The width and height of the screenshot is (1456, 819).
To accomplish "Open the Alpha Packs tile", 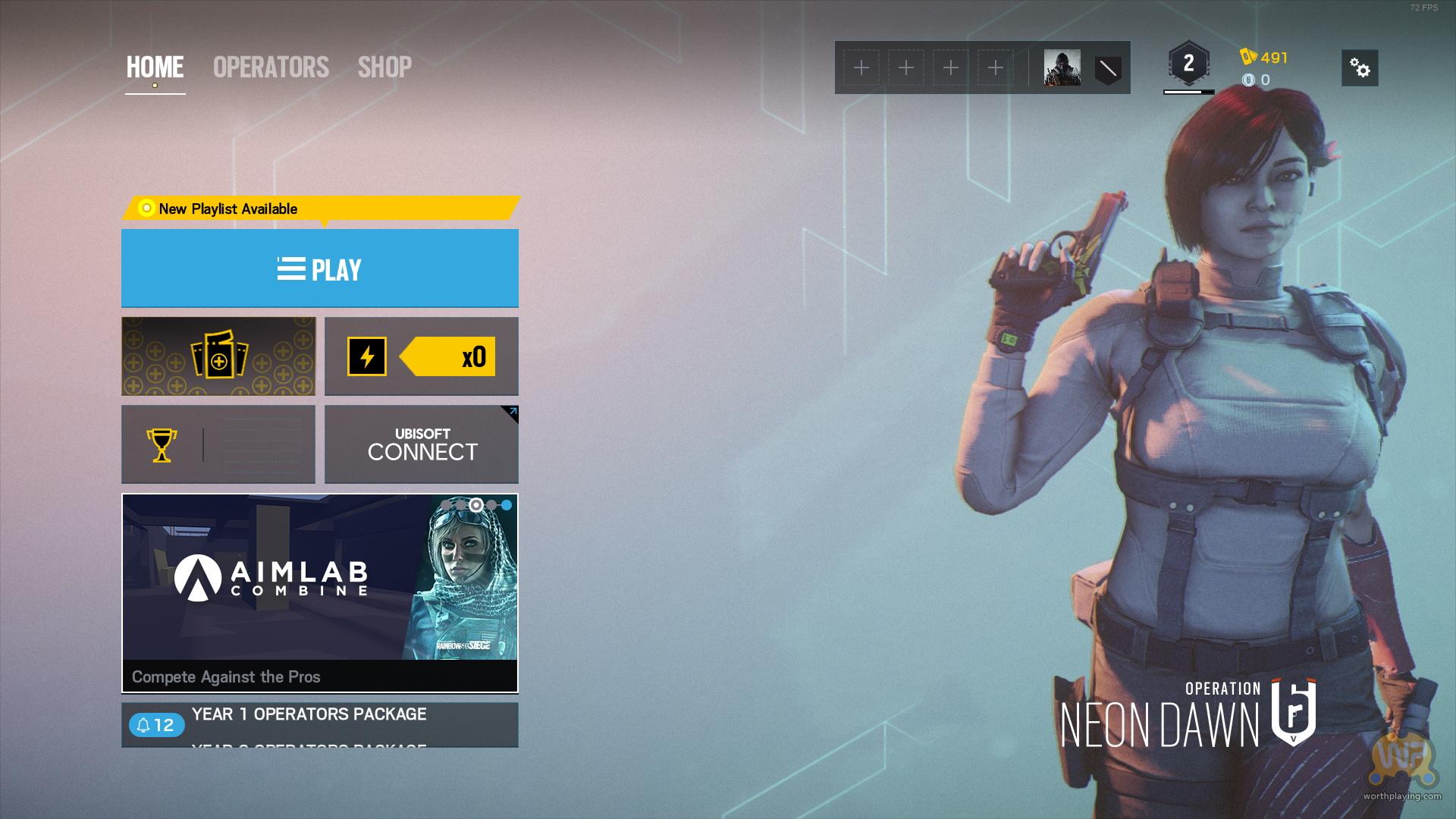I will (x=218, y=356).
